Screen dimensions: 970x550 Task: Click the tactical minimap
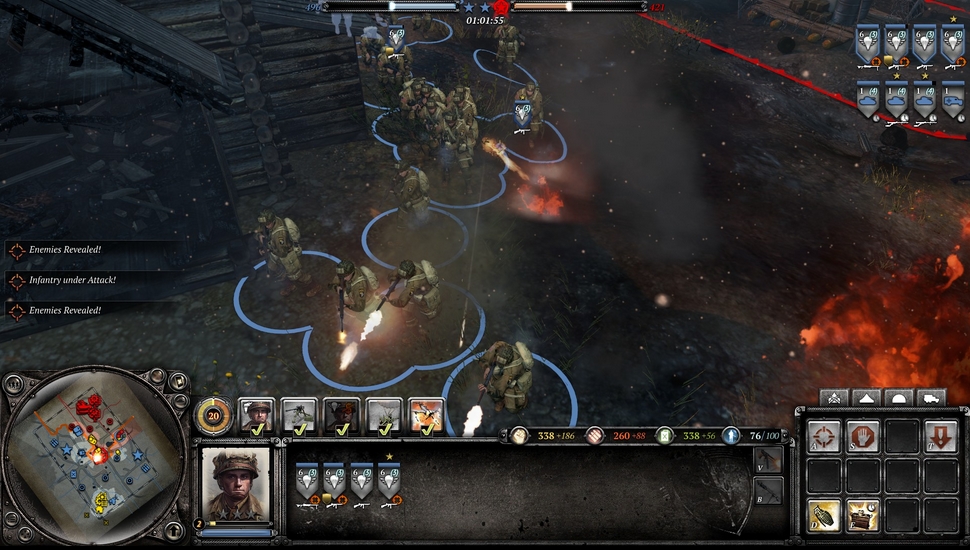pyautogui.click(x=95, y=460)
